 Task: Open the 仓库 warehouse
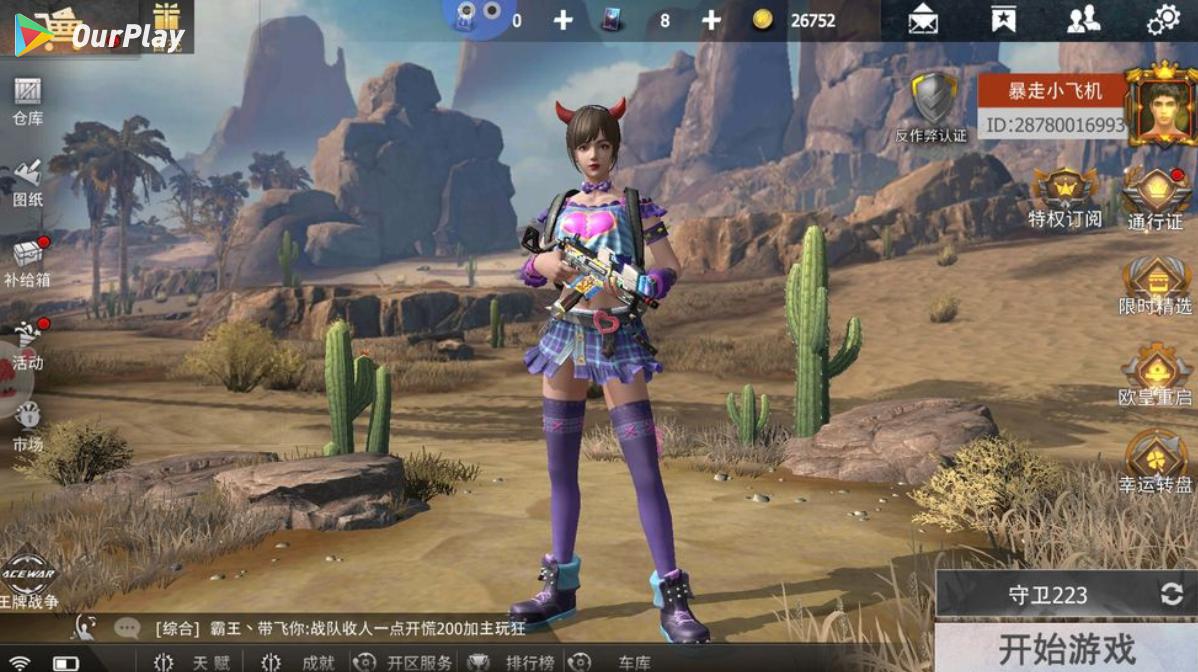(x=27, y=101)
